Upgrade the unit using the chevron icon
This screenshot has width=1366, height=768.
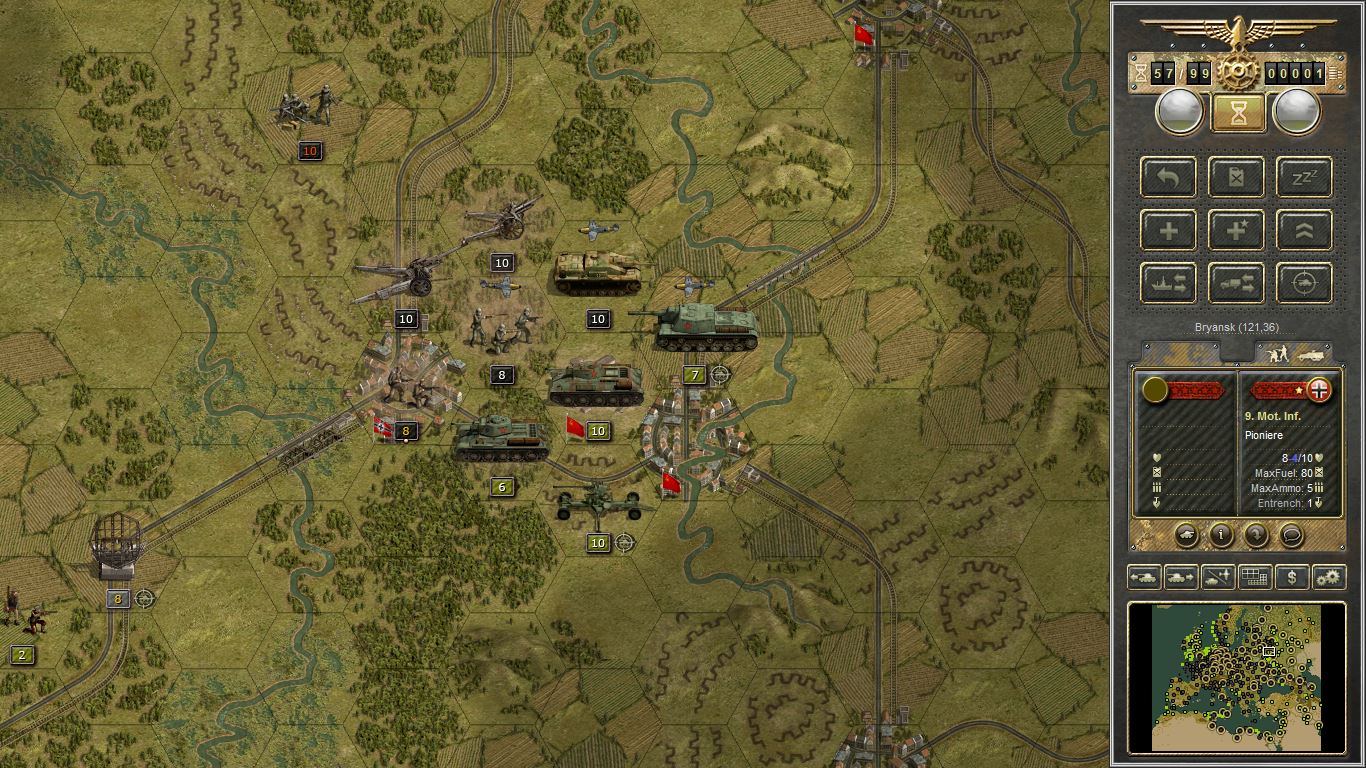[1303, 230]
